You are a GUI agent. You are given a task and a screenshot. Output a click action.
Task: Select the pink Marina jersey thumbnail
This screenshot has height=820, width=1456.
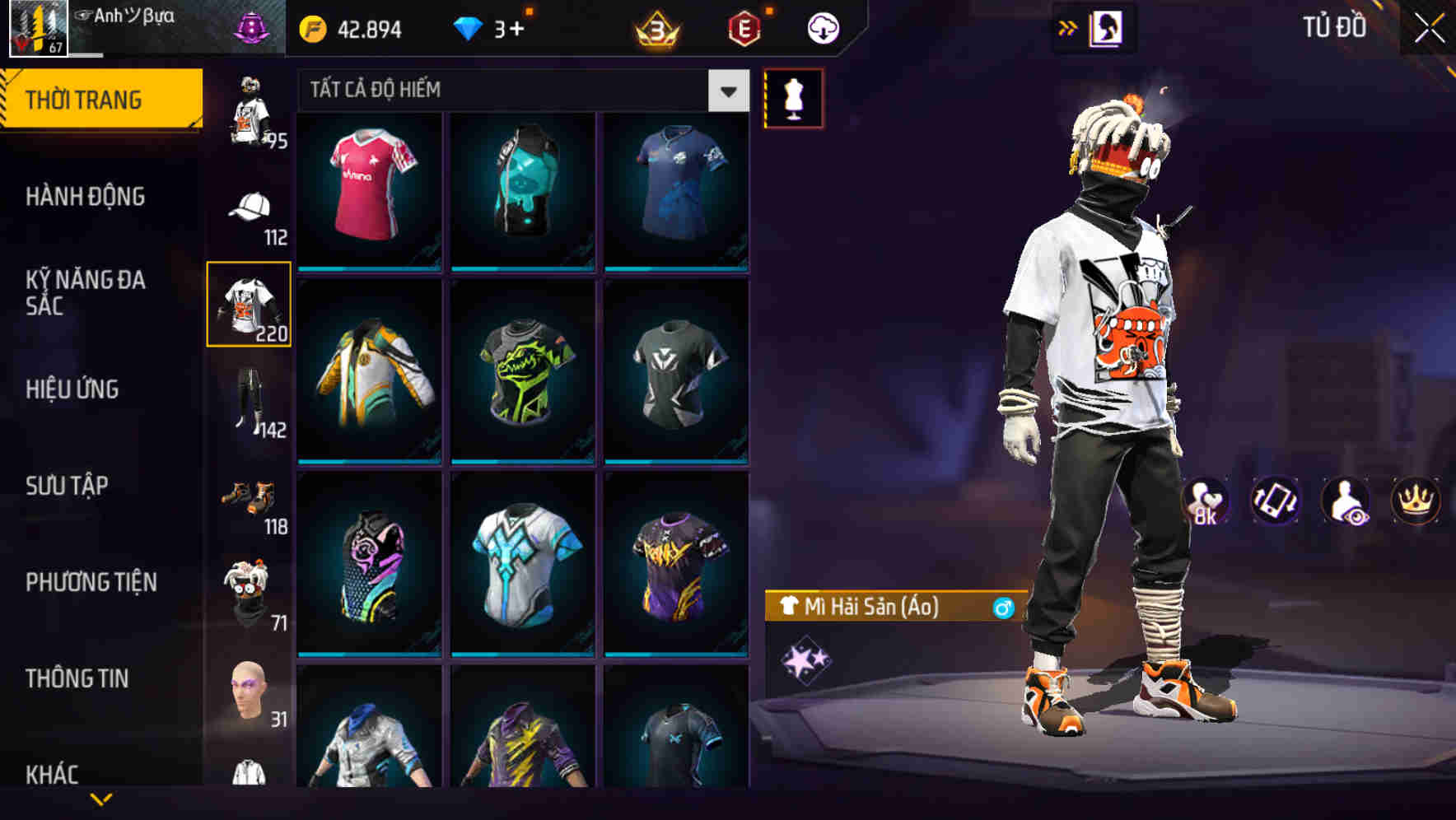pyautogui.click(x=368, y=189)
